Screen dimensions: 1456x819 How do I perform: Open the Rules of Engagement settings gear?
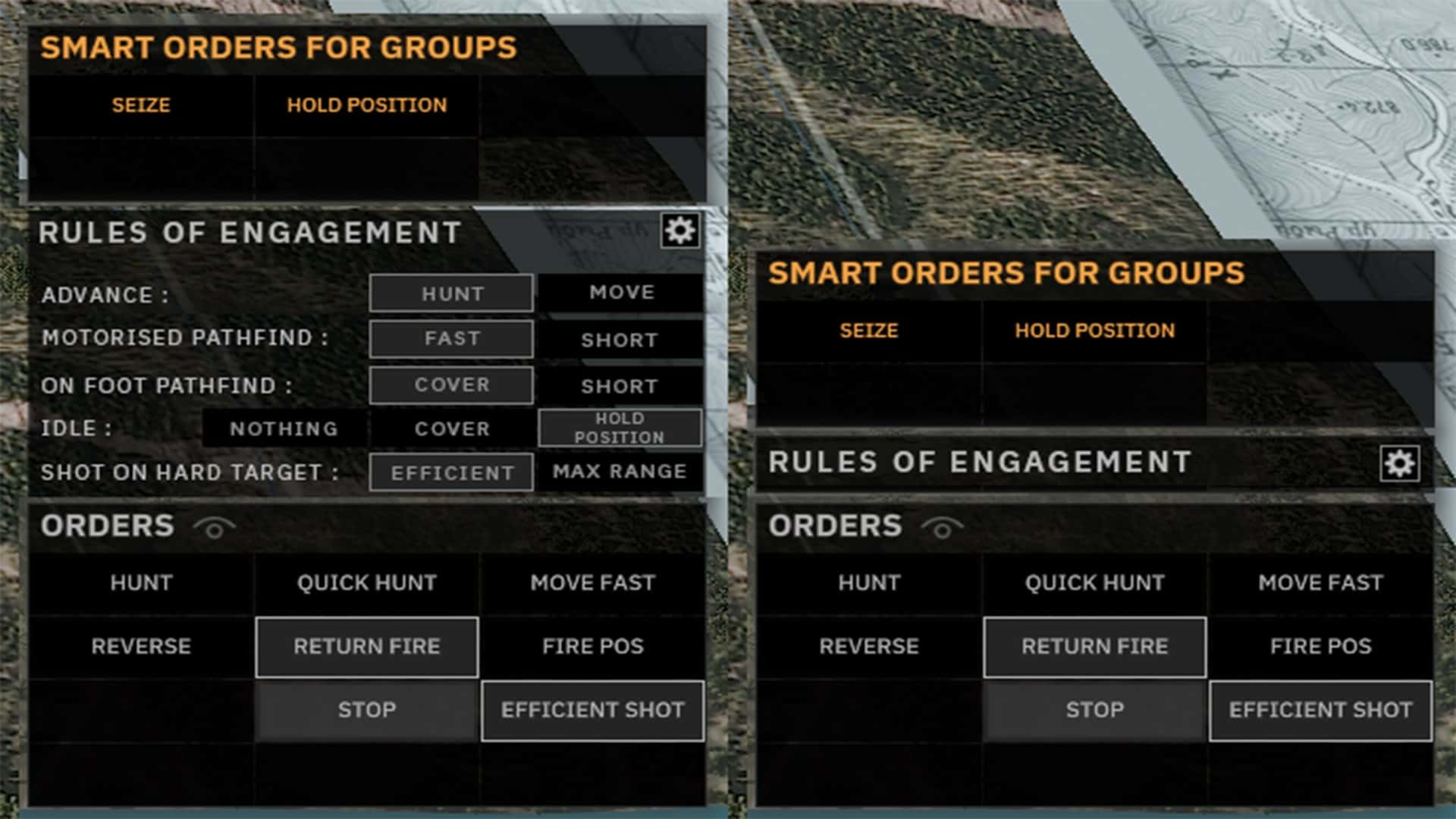(680, 231)
